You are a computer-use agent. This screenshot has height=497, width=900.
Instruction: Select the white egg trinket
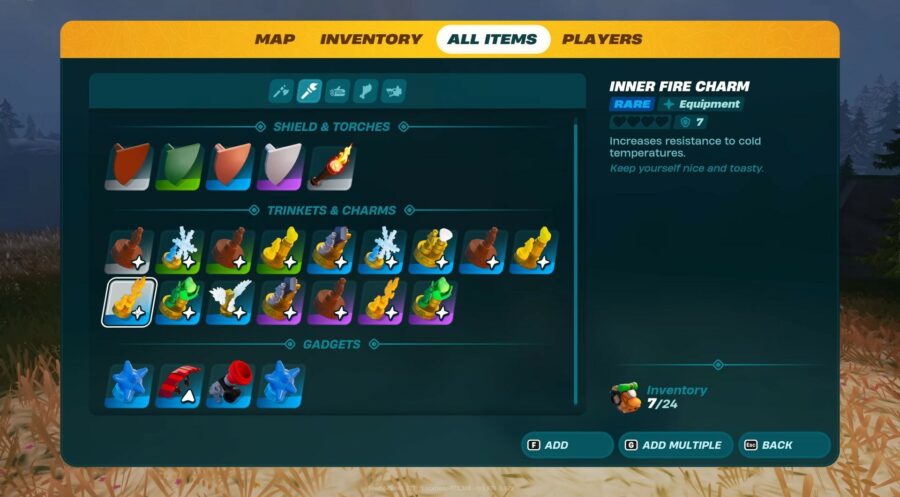tap(434, 252)
